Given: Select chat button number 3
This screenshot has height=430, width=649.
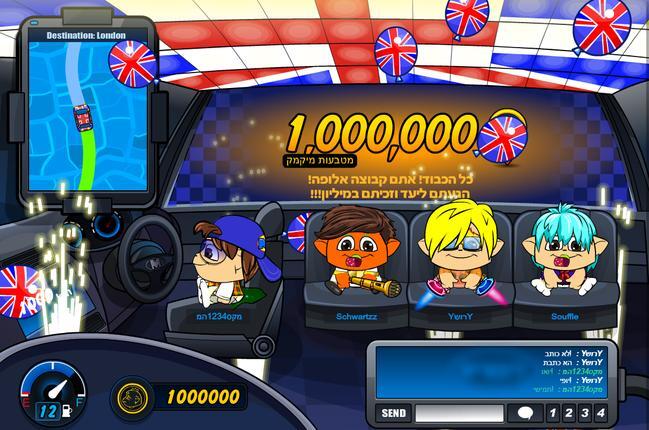Looking at the screenshot, I should coord(584,413).
